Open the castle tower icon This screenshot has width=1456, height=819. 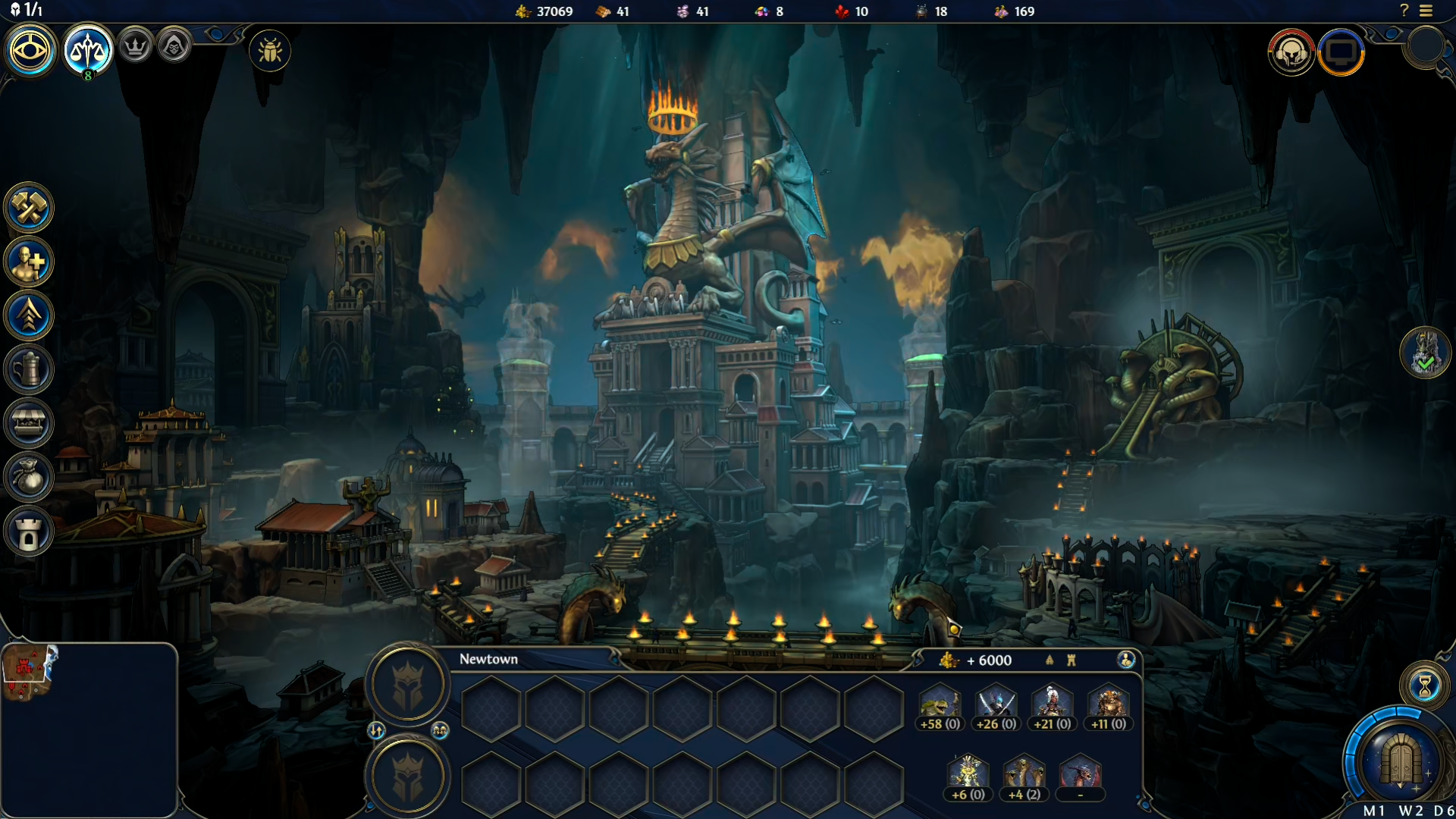[29, 532]
